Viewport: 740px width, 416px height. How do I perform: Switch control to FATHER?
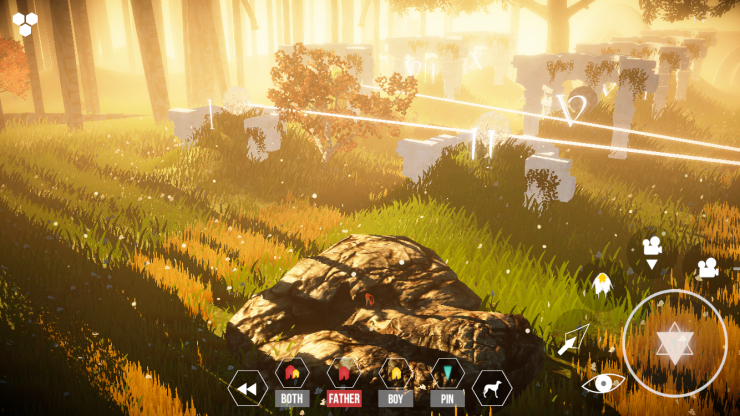click(x=344, y=382)
